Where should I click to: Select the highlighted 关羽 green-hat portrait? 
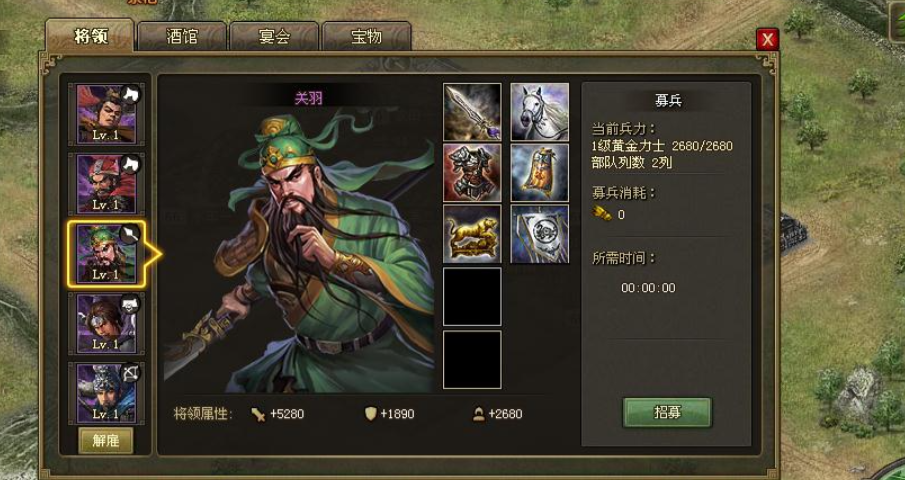point(106,252)
